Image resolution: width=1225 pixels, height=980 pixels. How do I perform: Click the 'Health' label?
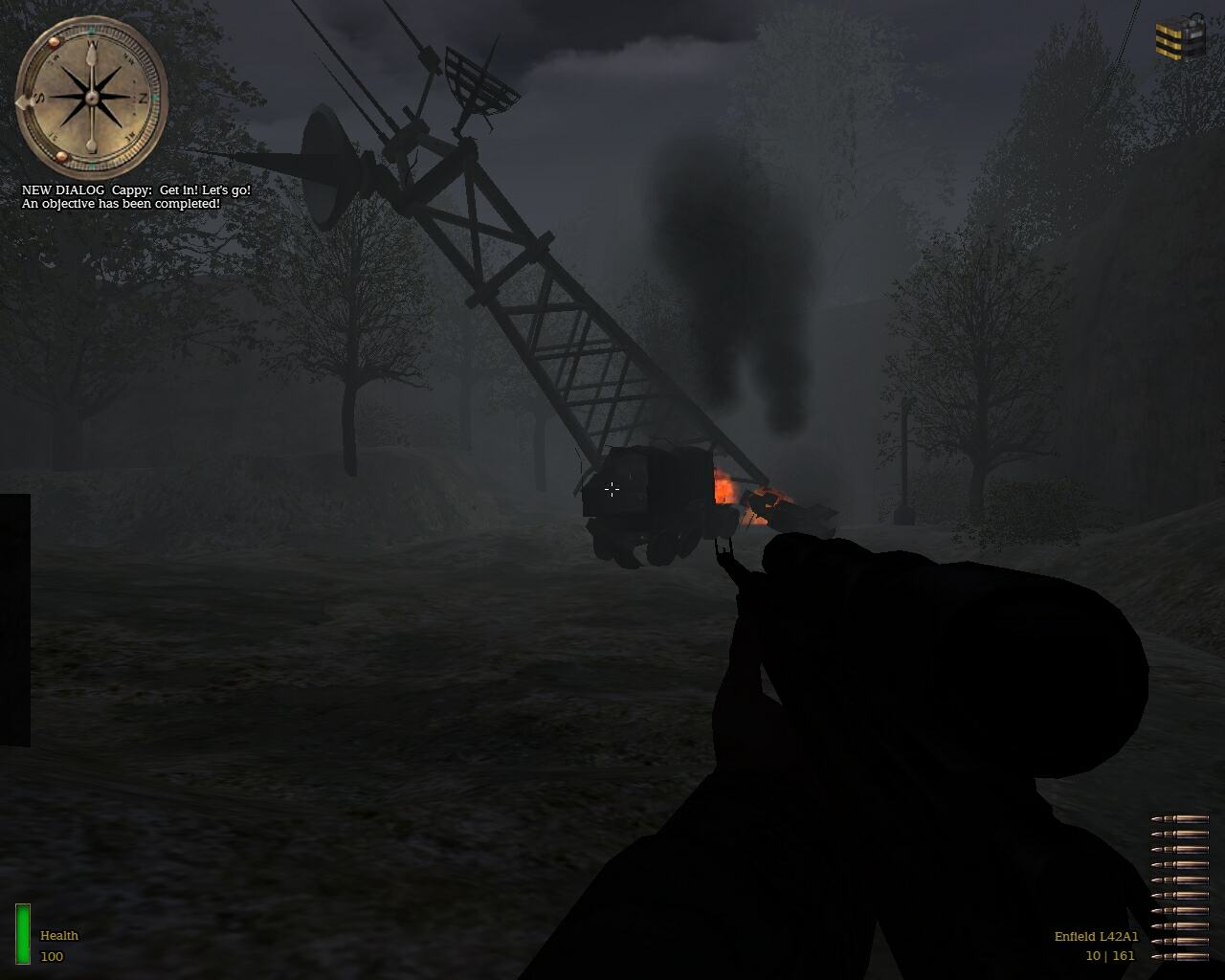pyautogui.click(x=58, y=936)
